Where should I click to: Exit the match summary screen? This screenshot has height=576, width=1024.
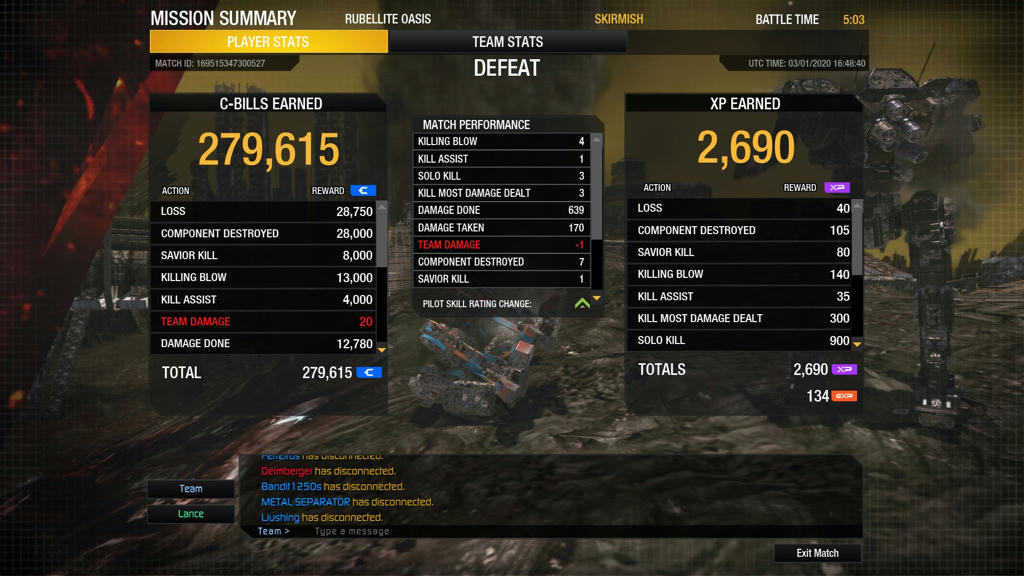click(x=817, y=553)
